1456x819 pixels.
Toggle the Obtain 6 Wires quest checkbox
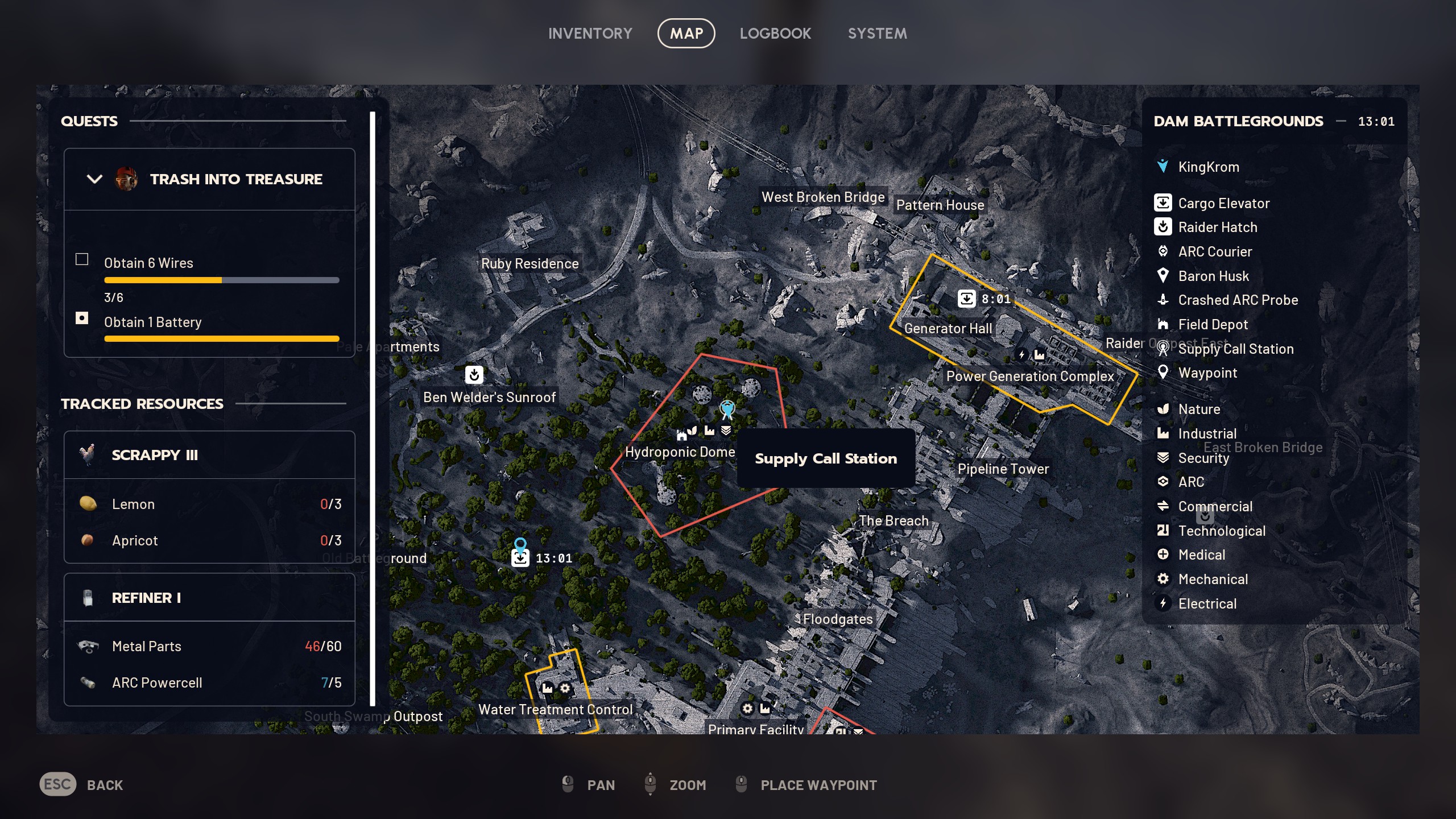click(81, 259)
